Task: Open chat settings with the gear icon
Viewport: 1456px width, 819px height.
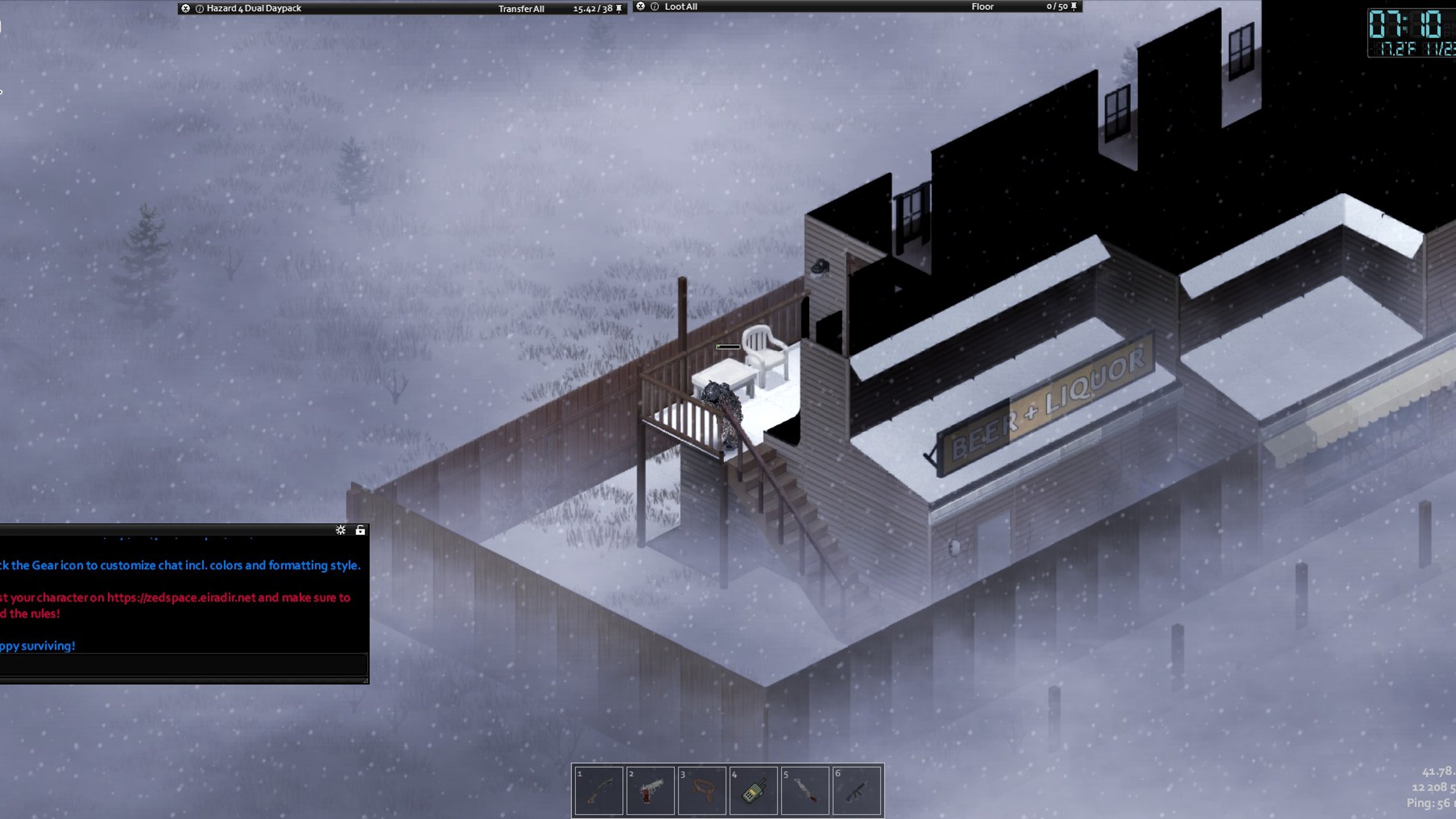Action: click(x=340, y=530)
